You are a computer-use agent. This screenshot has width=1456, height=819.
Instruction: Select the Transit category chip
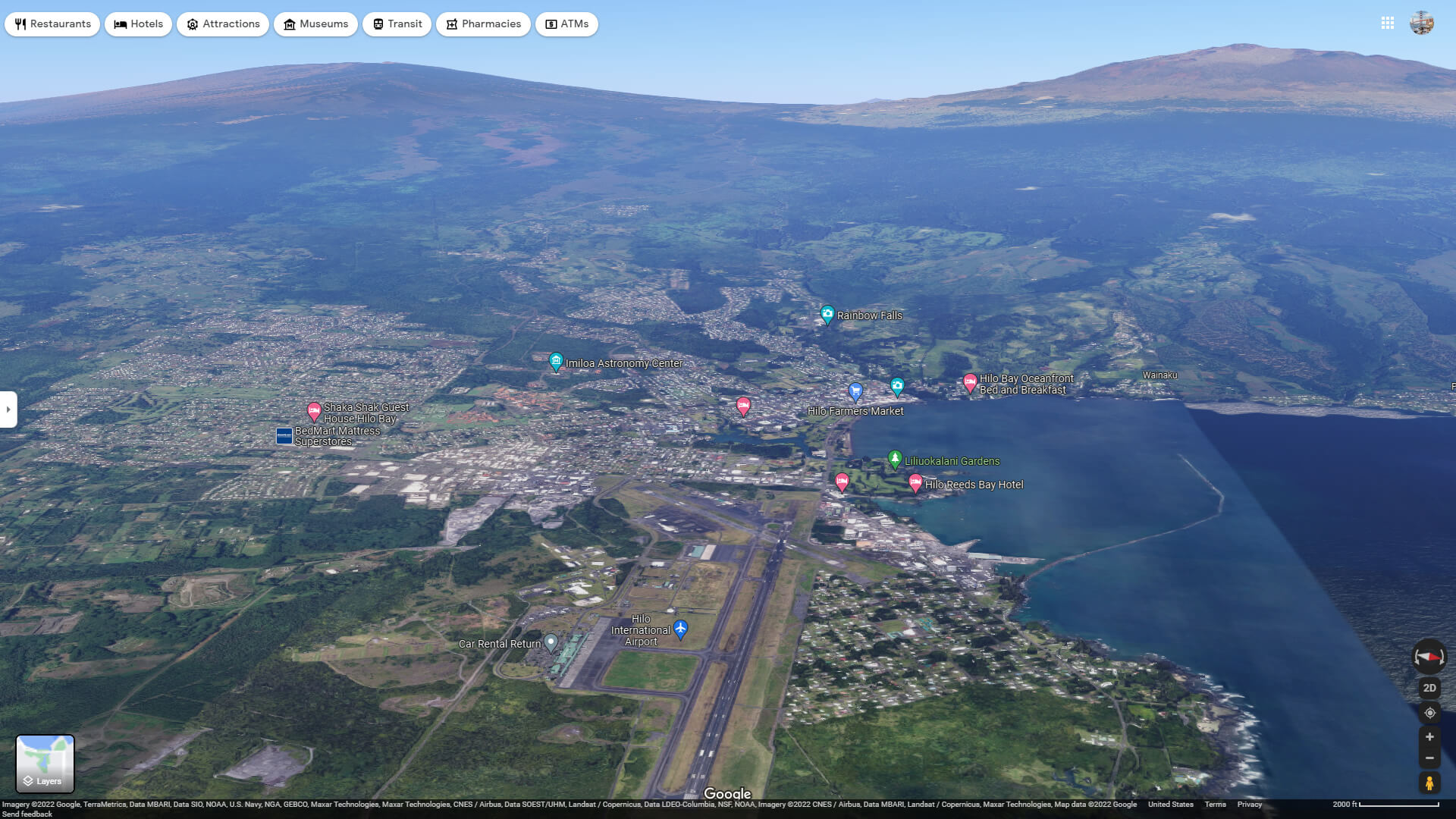point(397,24)
